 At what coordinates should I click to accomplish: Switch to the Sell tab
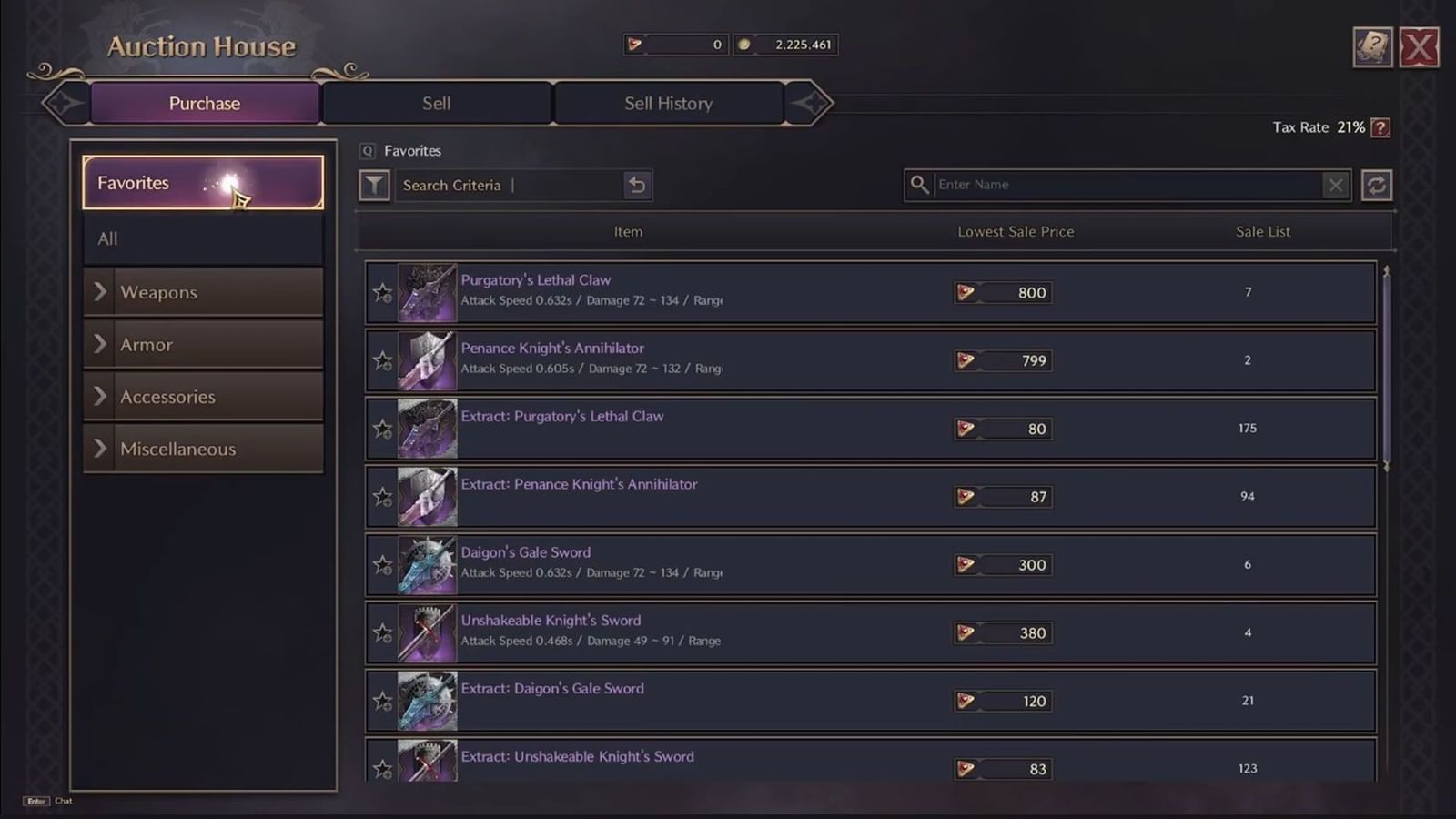(437, 103)
